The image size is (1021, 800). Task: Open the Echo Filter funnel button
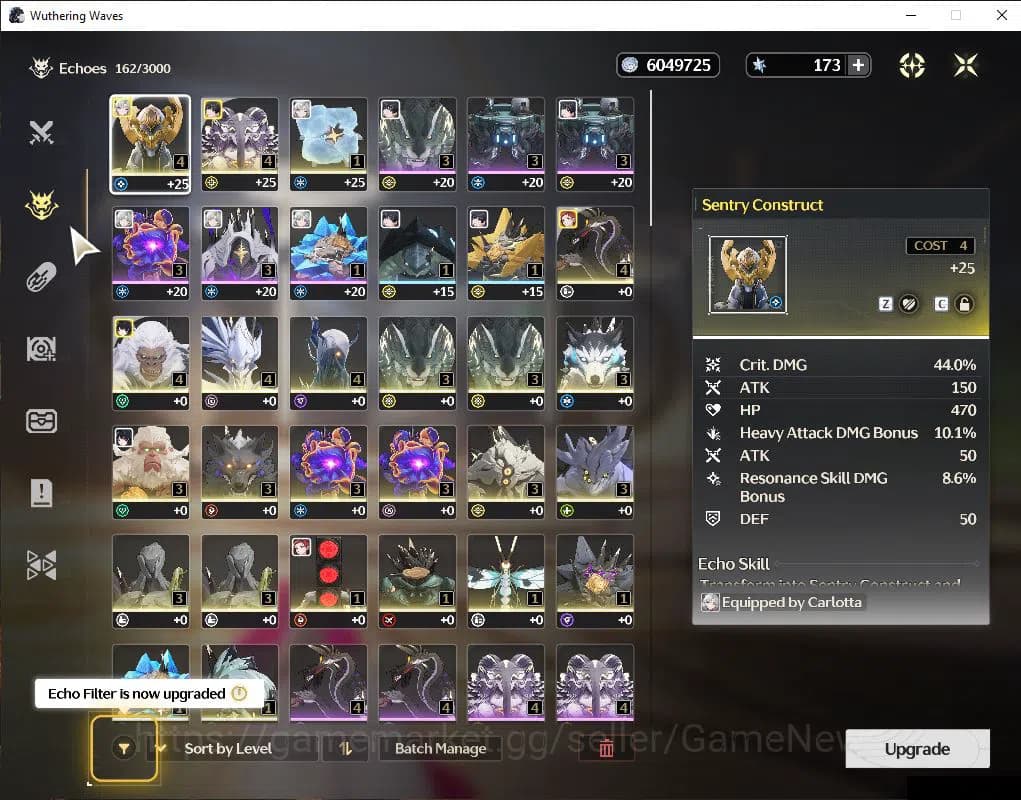[123, 748]
